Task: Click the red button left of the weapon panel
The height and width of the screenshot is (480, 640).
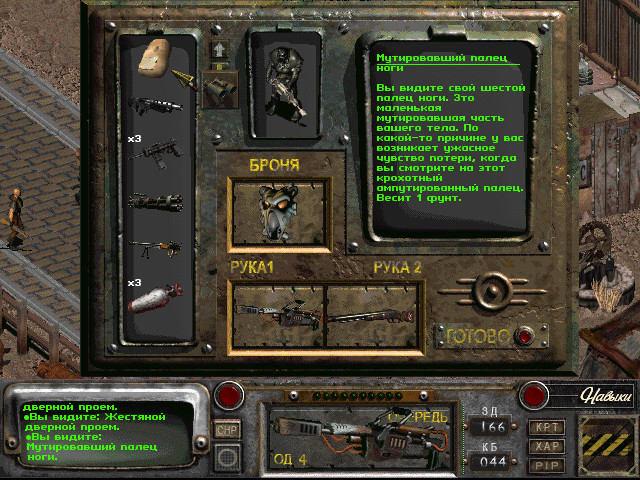Action: (x=231, y=395)
